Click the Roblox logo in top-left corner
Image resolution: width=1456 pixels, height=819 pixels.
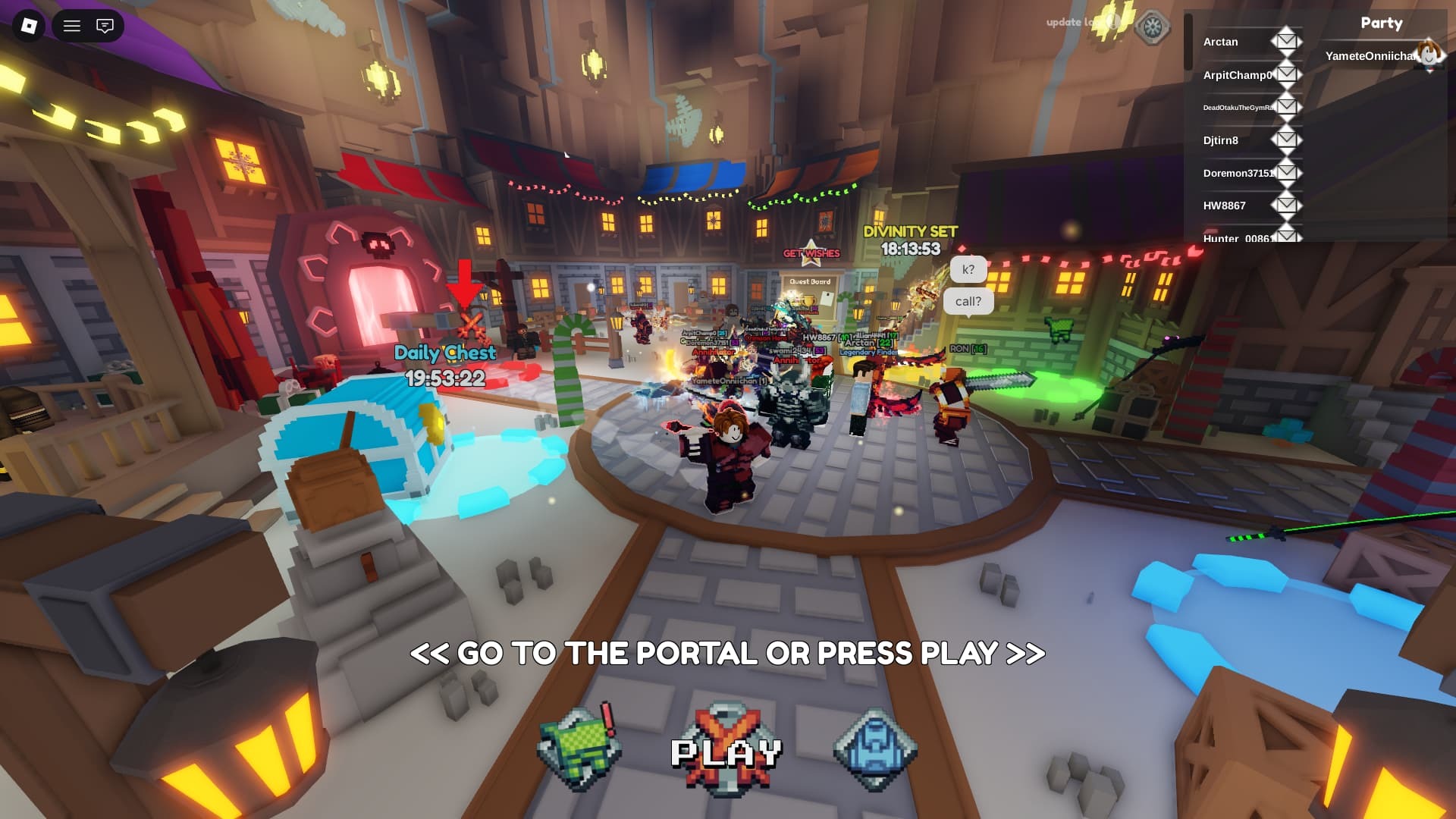point(28,27)
